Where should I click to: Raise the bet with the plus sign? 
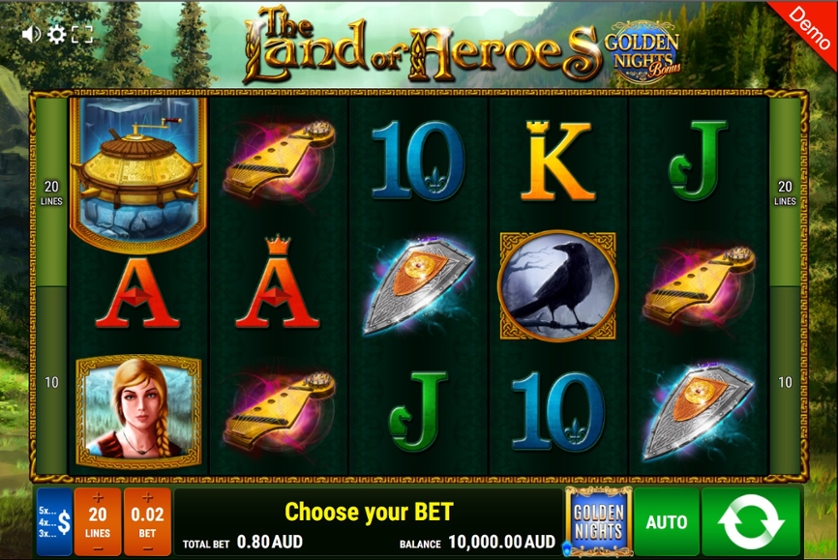click(147, 498)
